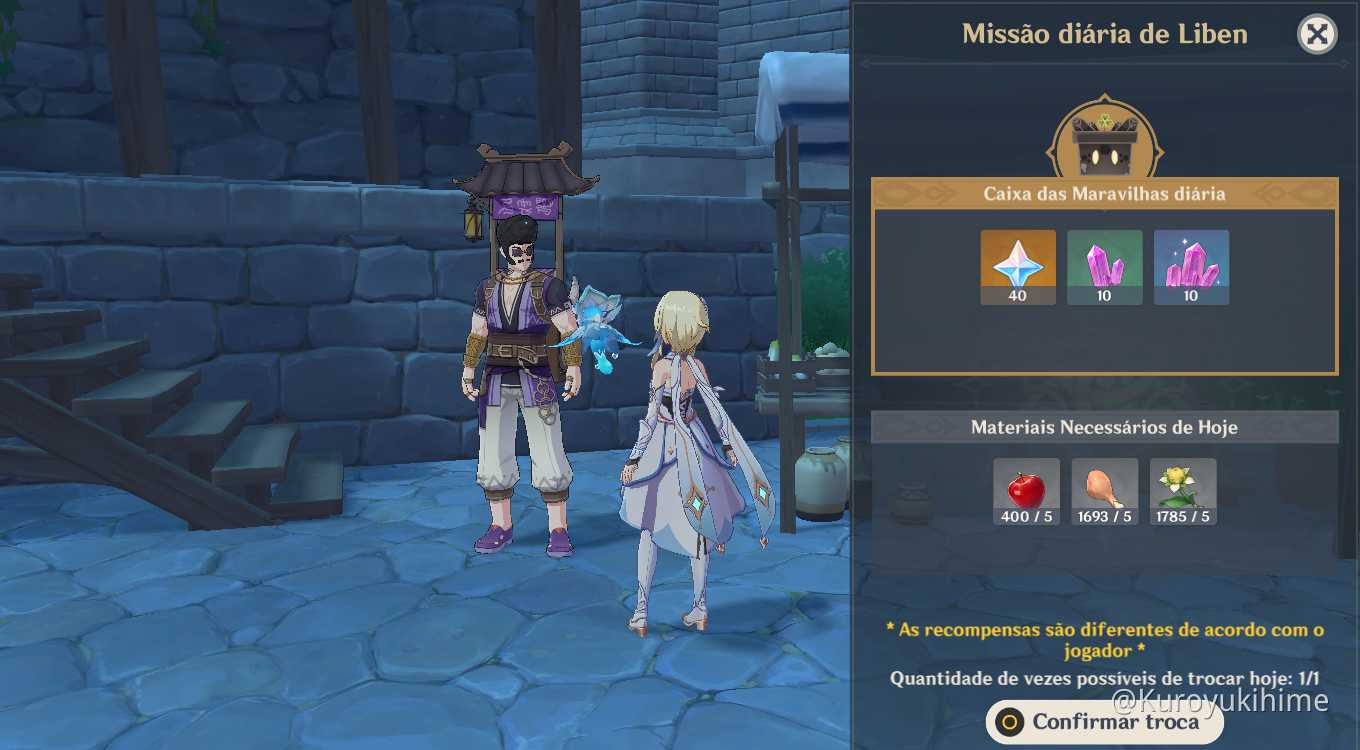Select the Primogem reward icon
Viewport: 1360px width, 750px height.
[x=1018, y=267]
